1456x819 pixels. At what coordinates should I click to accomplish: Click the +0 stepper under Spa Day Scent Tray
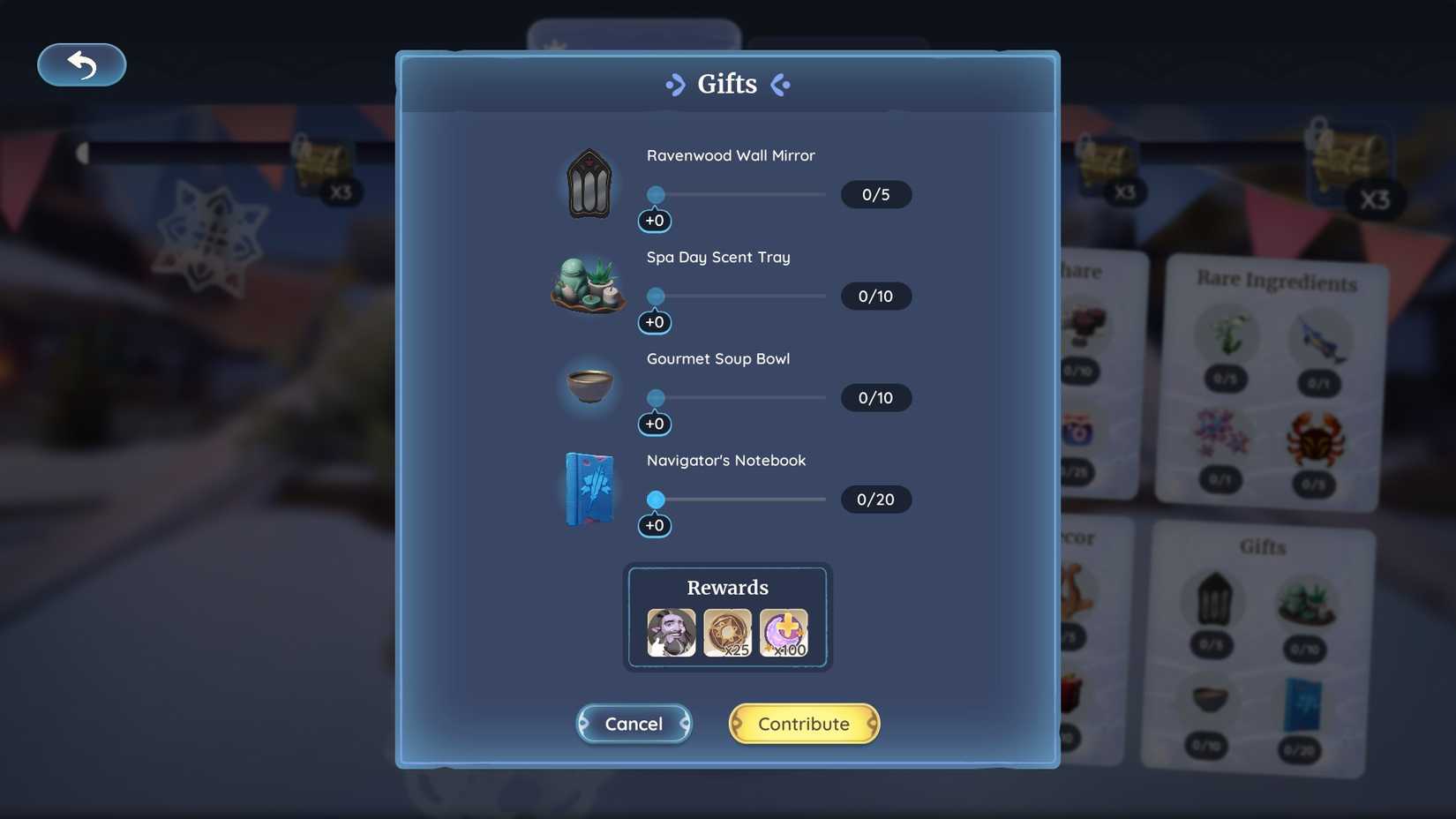pos(655,321)
